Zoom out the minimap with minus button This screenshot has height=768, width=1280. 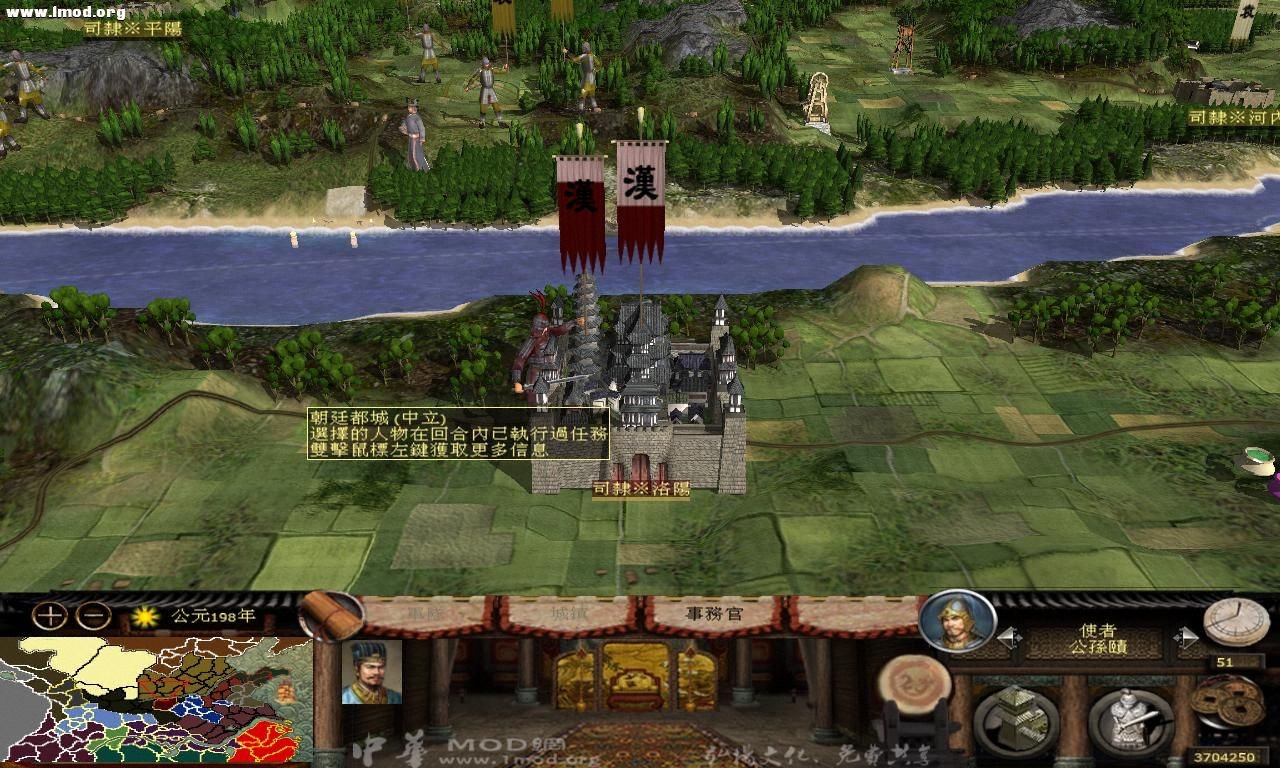tap(93, 615)
